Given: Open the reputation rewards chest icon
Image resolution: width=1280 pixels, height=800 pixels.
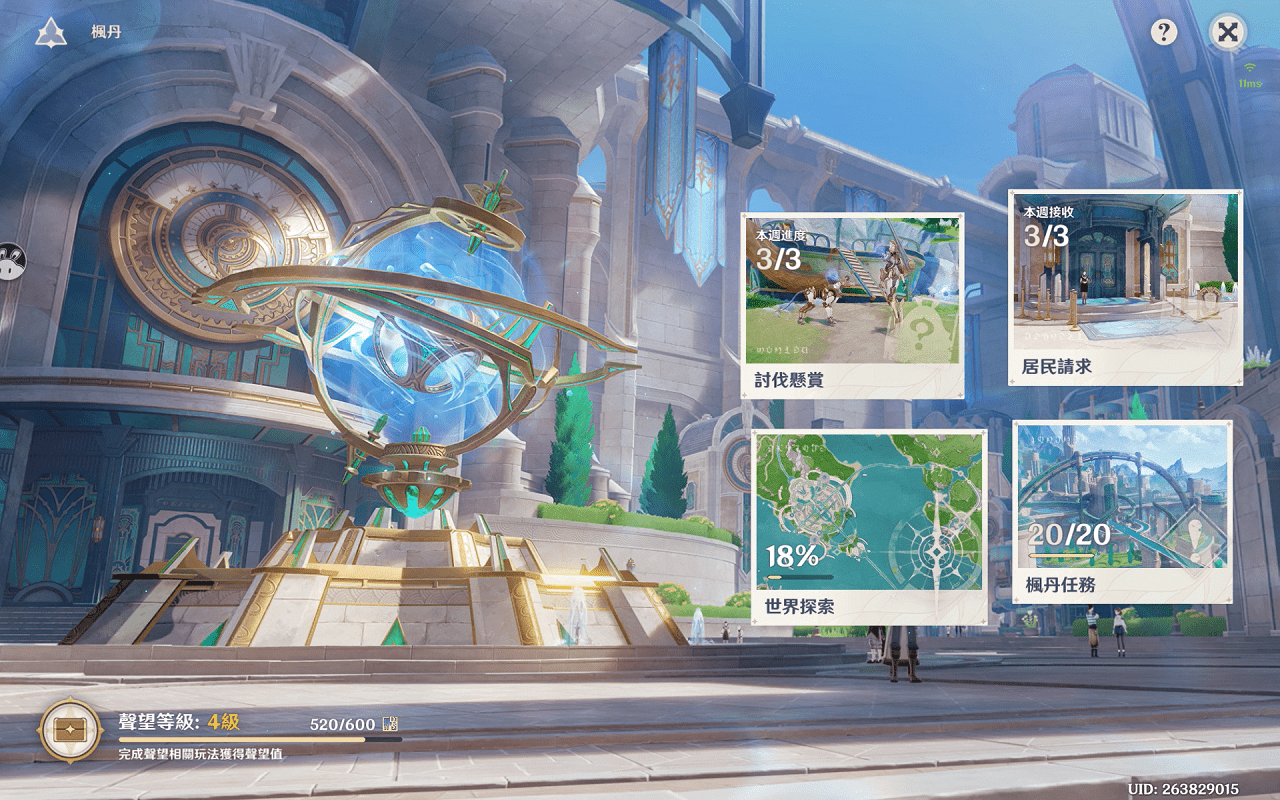Looking at the screenshot, I should click(x=70, y=731).
